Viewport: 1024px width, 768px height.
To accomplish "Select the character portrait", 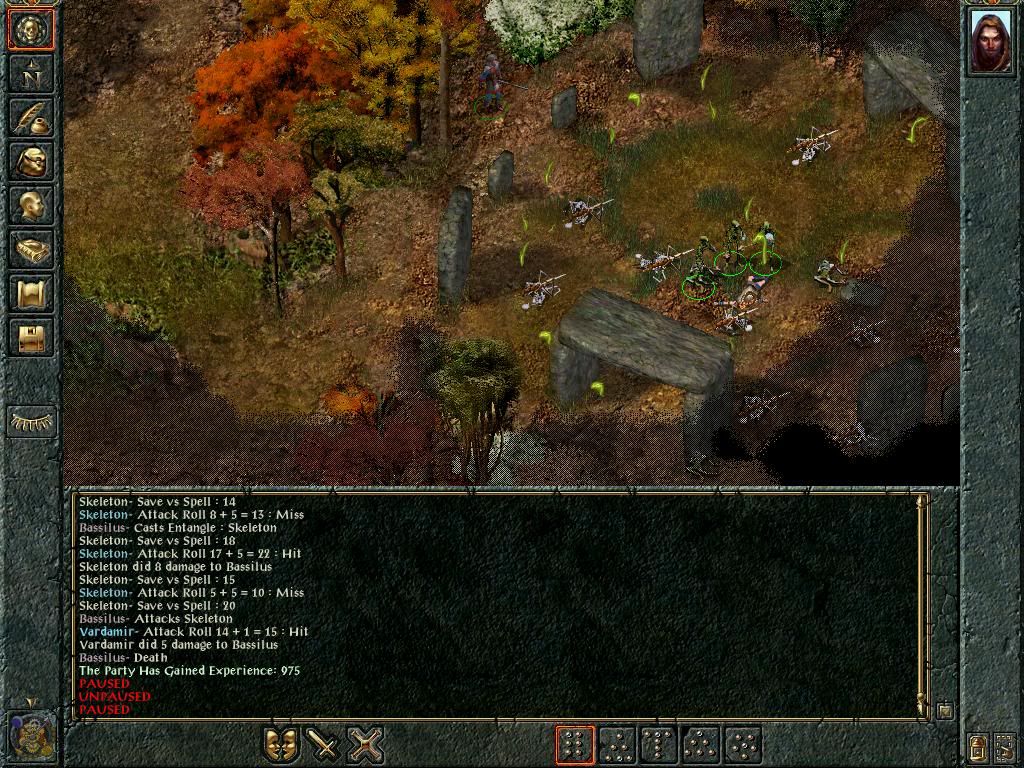I will 990,42.
